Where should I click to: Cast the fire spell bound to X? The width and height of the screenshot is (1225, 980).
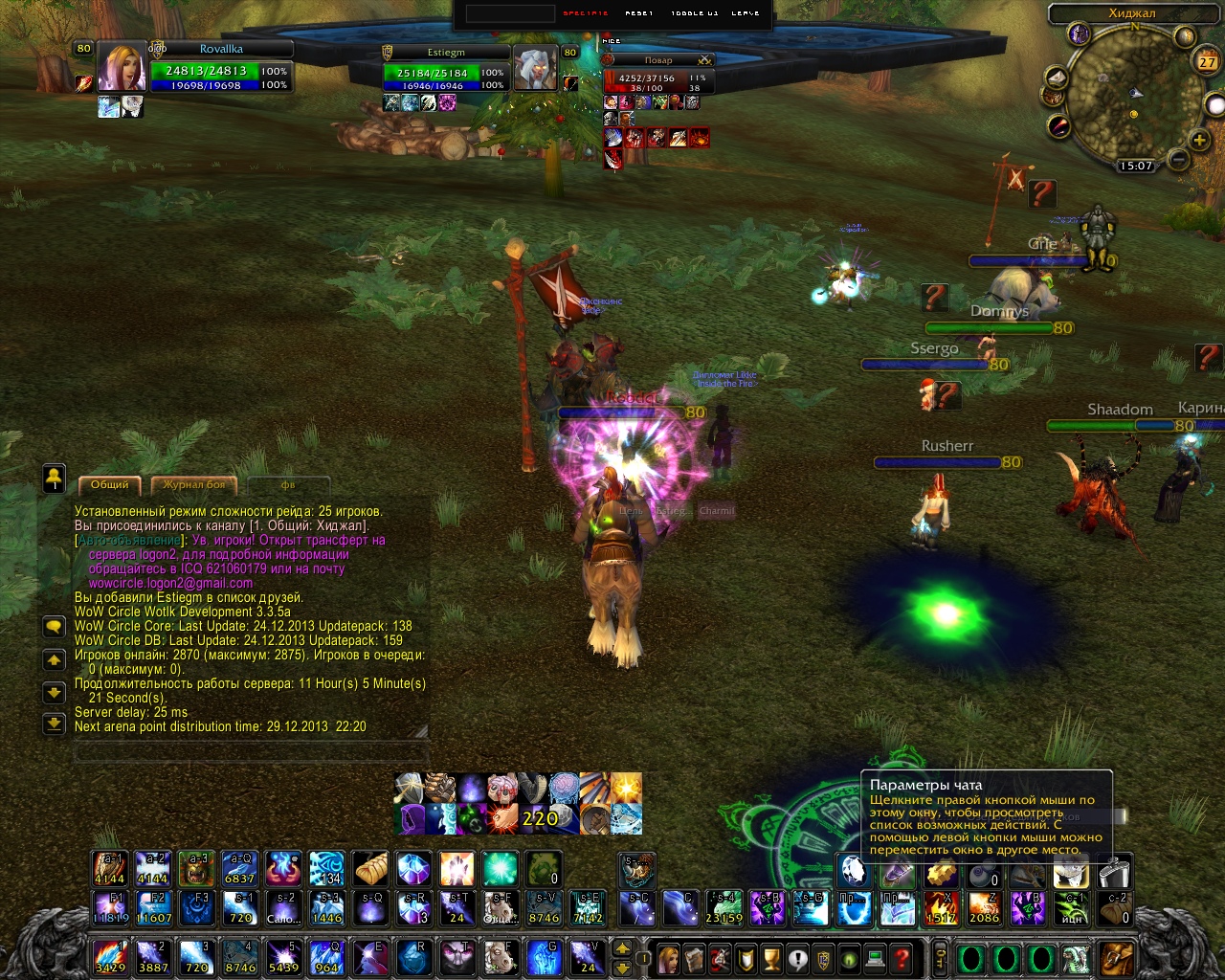[x=941, y=907]
